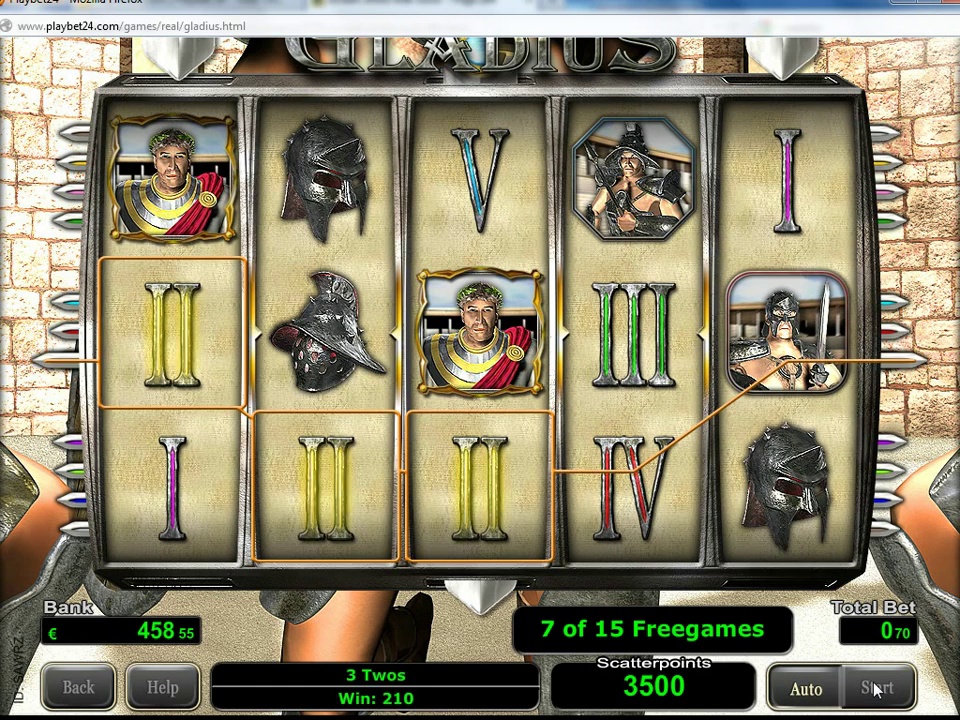Open the Help screen
This screenshot has height=720, width=960.
point(162,687)
